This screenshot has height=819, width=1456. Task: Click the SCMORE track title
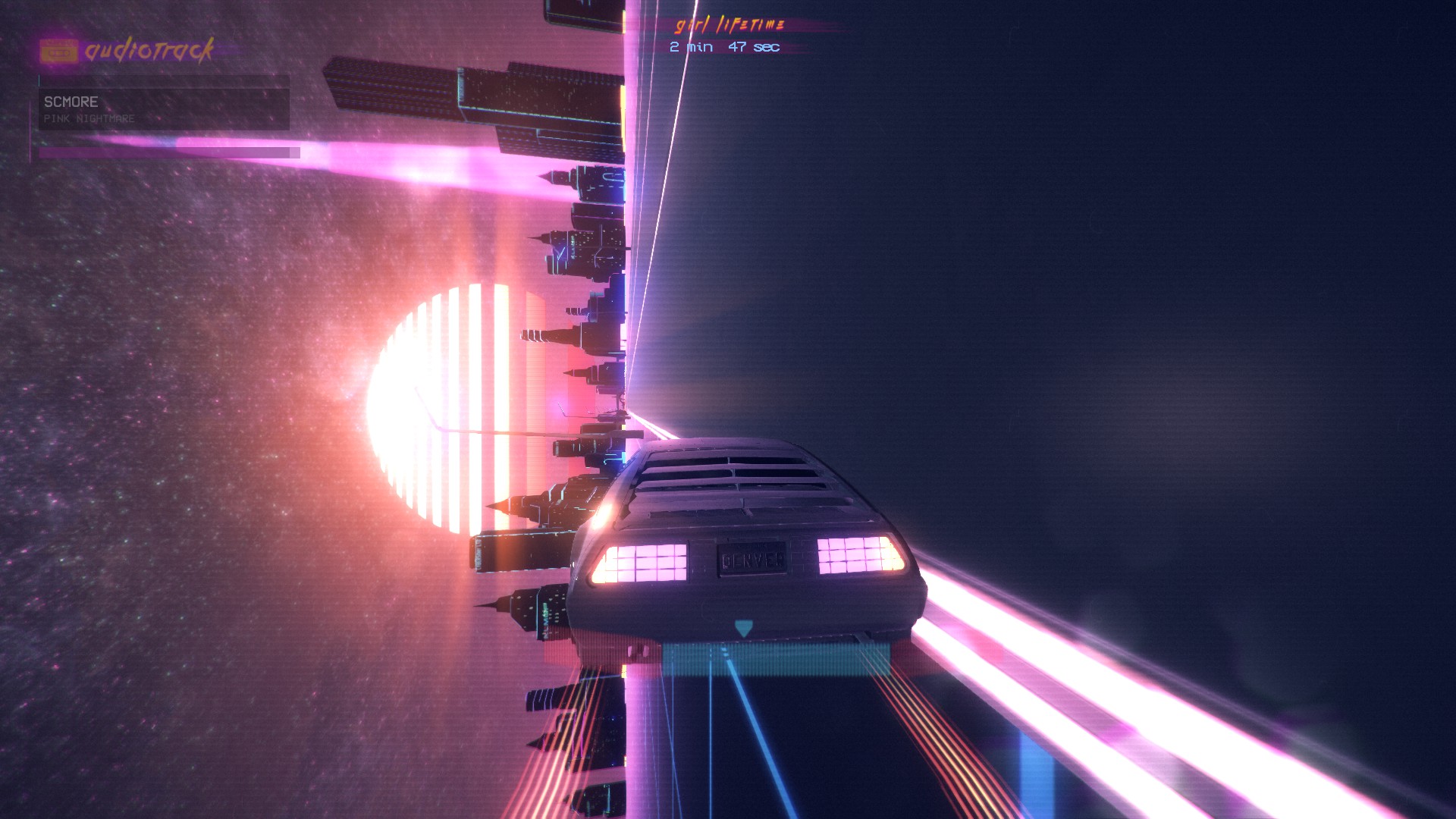click(x=72, y=102)
